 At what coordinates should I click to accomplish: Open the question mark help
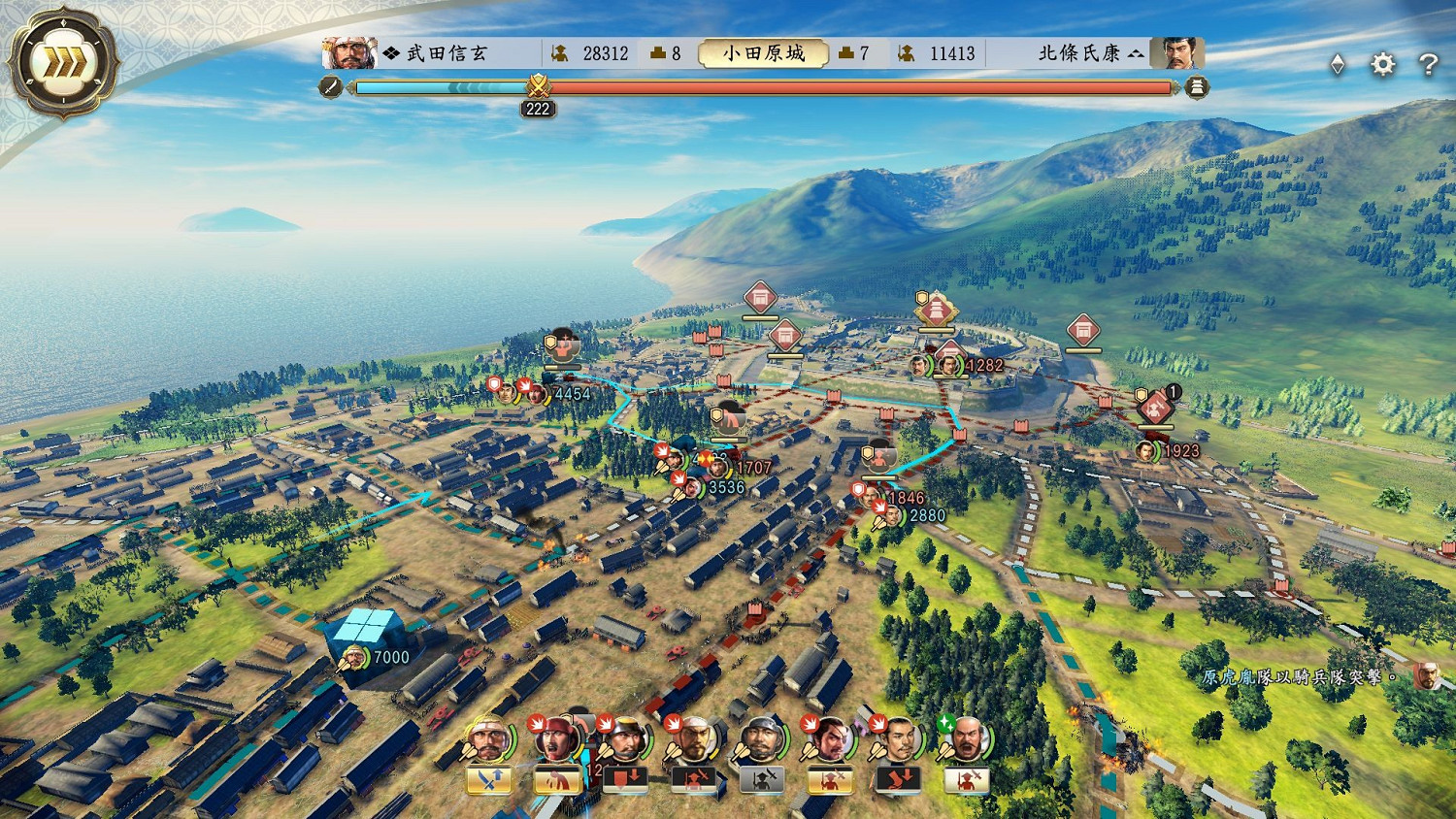pos(1428,65)
